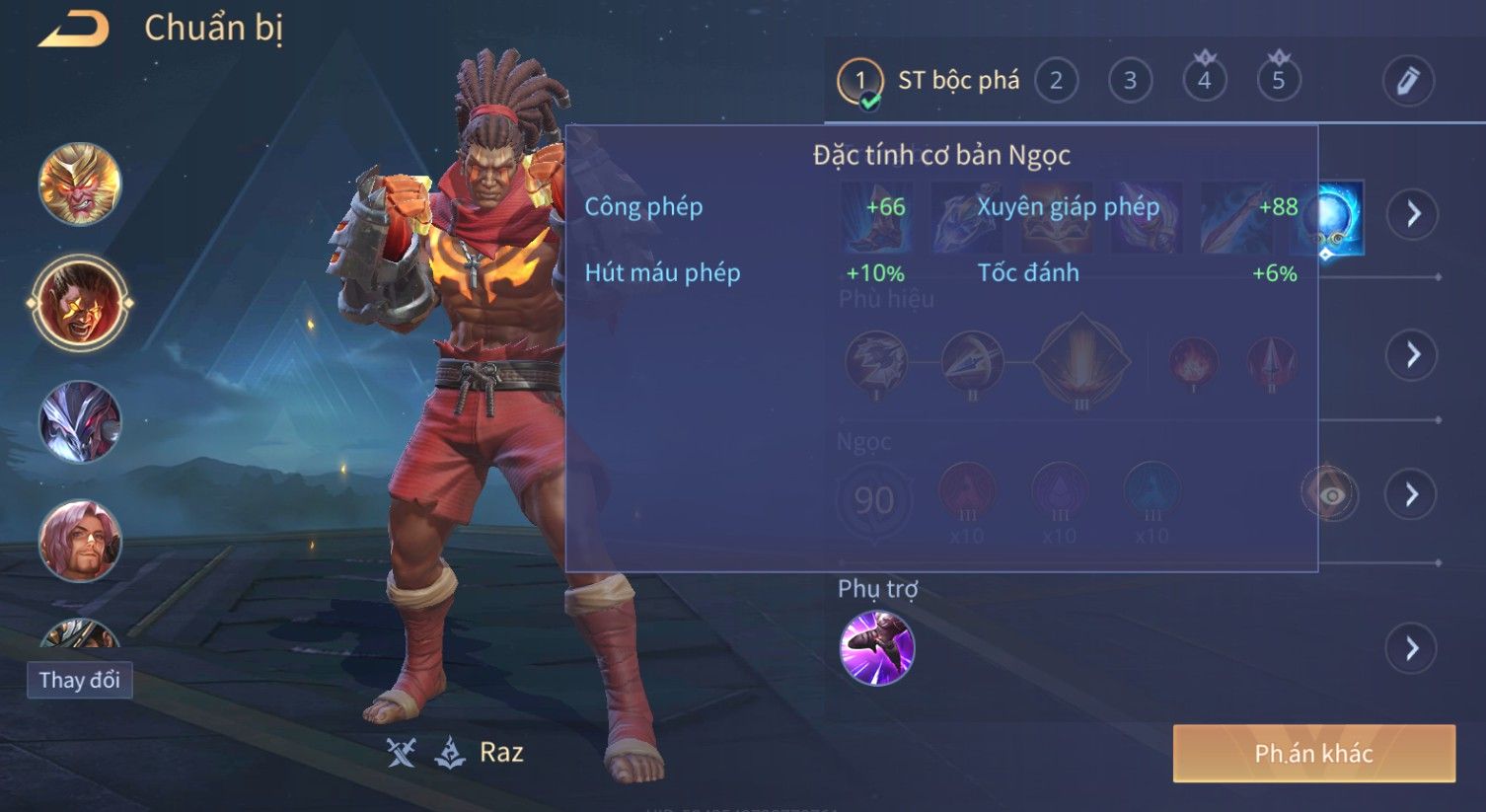The height and width of the screenshot is (812, 1486).
Task: Choose the pink-haired hero portrait
Action: point(80,541)
